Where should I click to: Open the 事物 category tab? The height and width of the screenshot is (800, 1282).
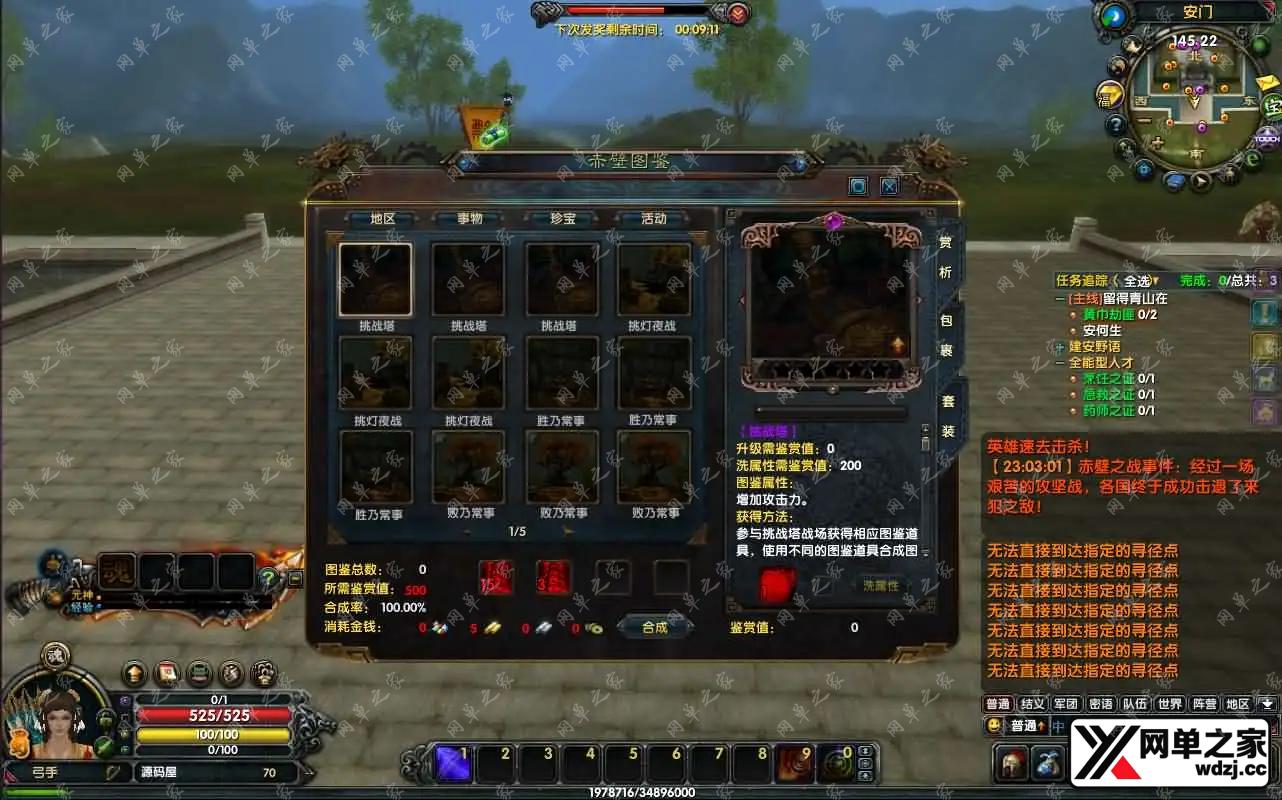point(469,219)
